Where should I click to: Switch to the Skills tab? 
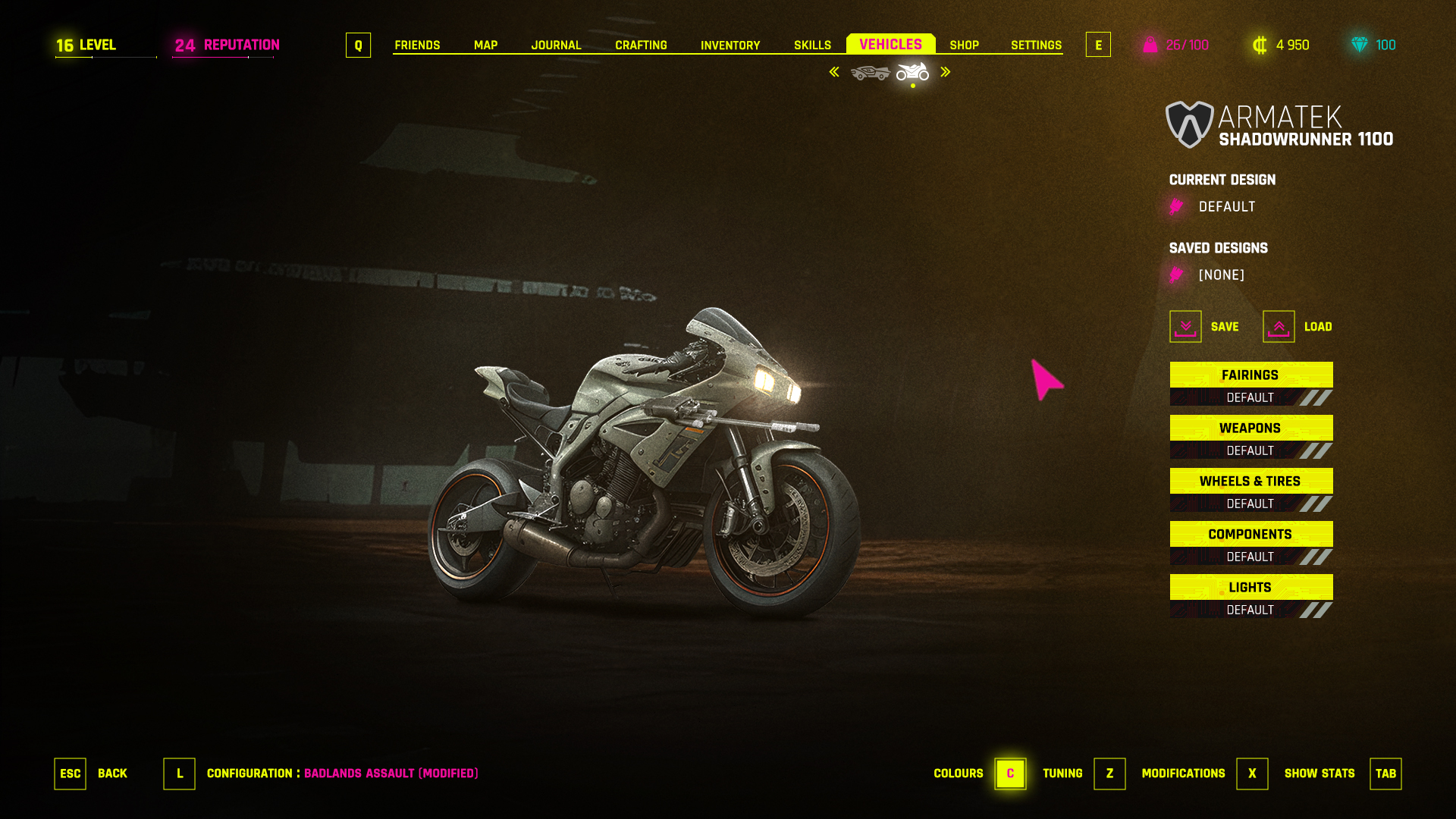point(812,45)
